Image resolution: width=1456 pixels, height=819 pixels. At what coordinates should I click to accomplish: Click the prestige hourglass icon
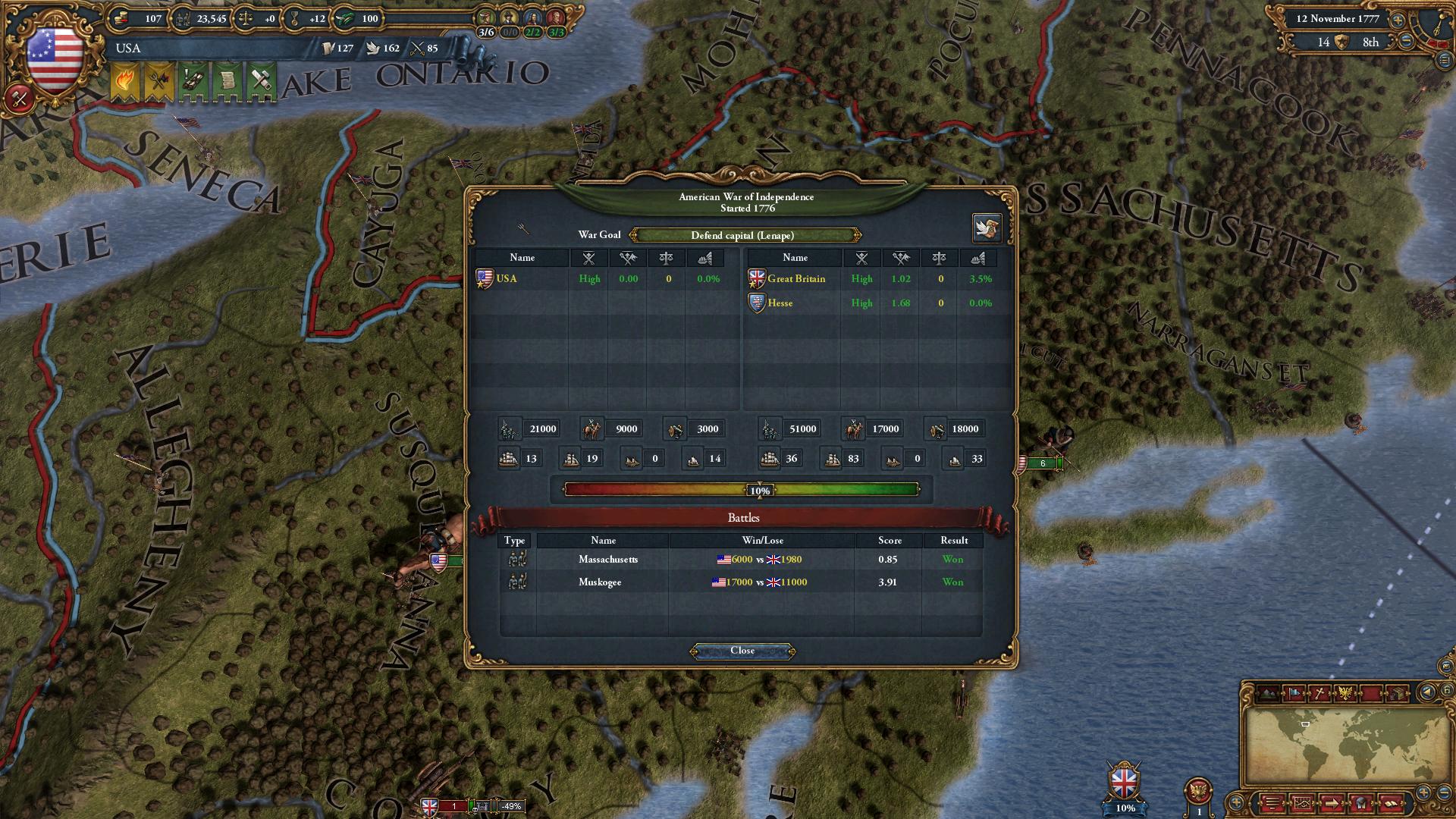(x=294, y=20)
